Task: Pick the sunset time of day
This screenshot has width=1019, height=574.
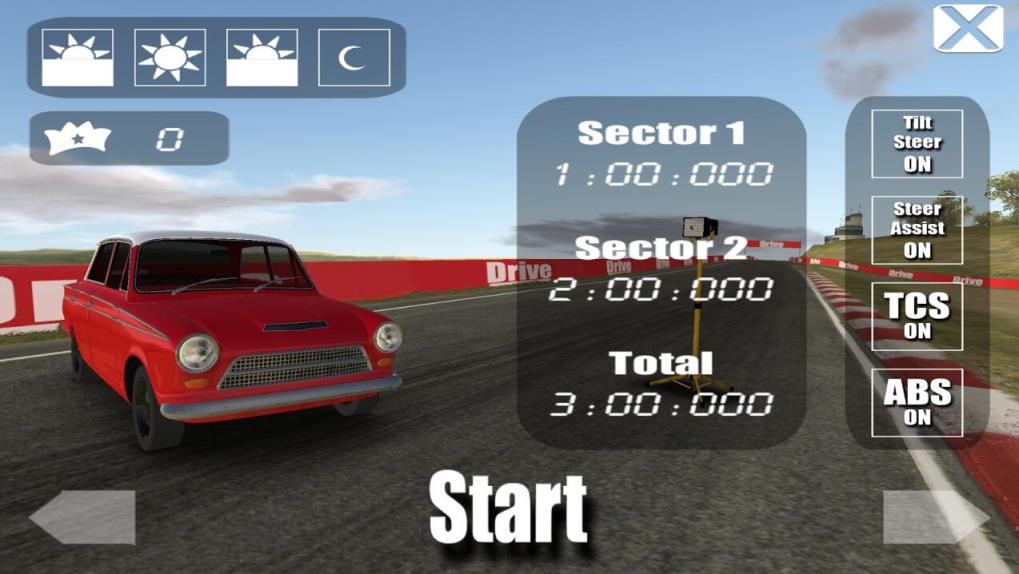Action: point(262,57)
